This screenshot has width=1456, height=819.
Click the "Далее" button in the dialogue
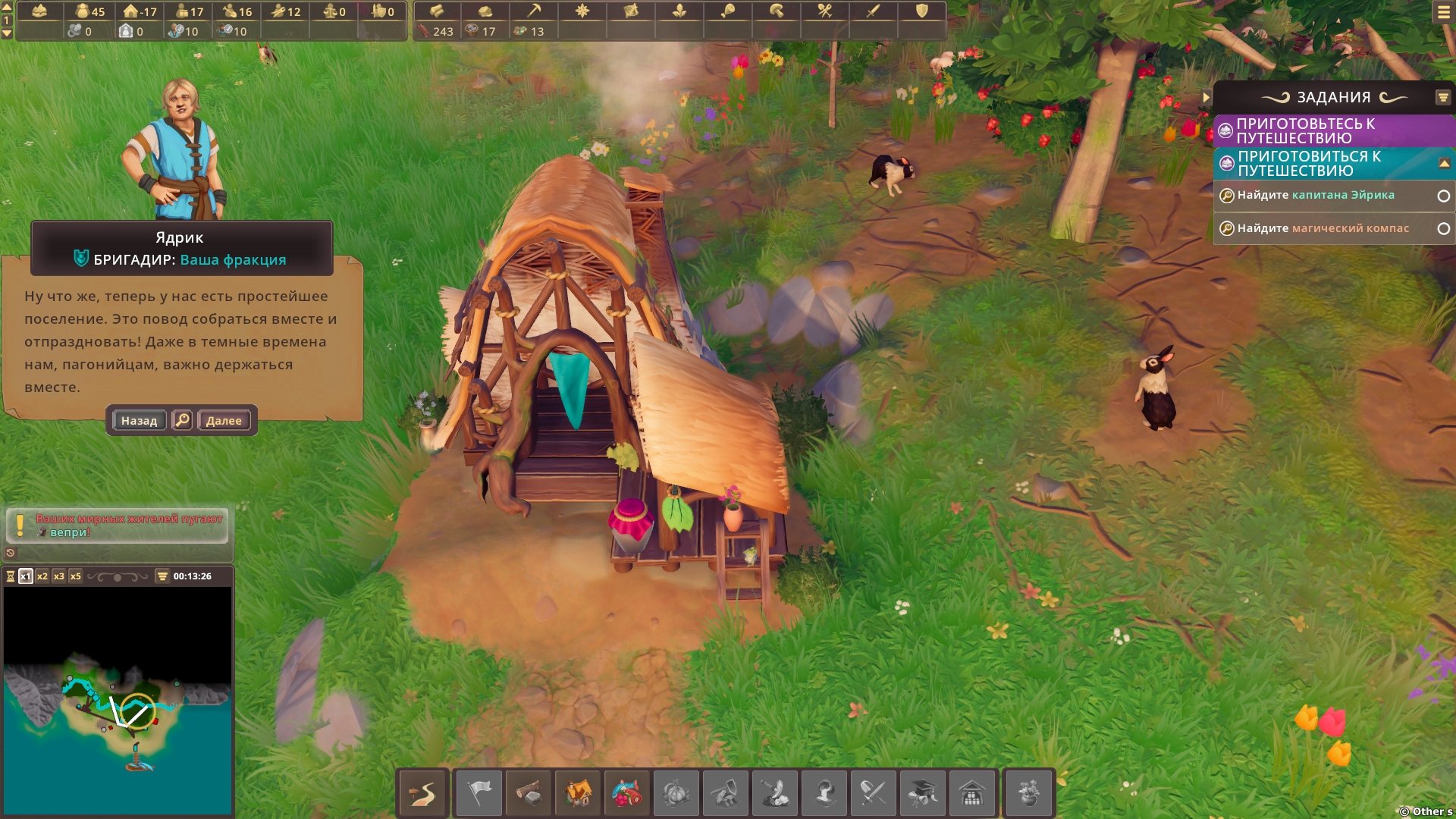pos(224,420)
